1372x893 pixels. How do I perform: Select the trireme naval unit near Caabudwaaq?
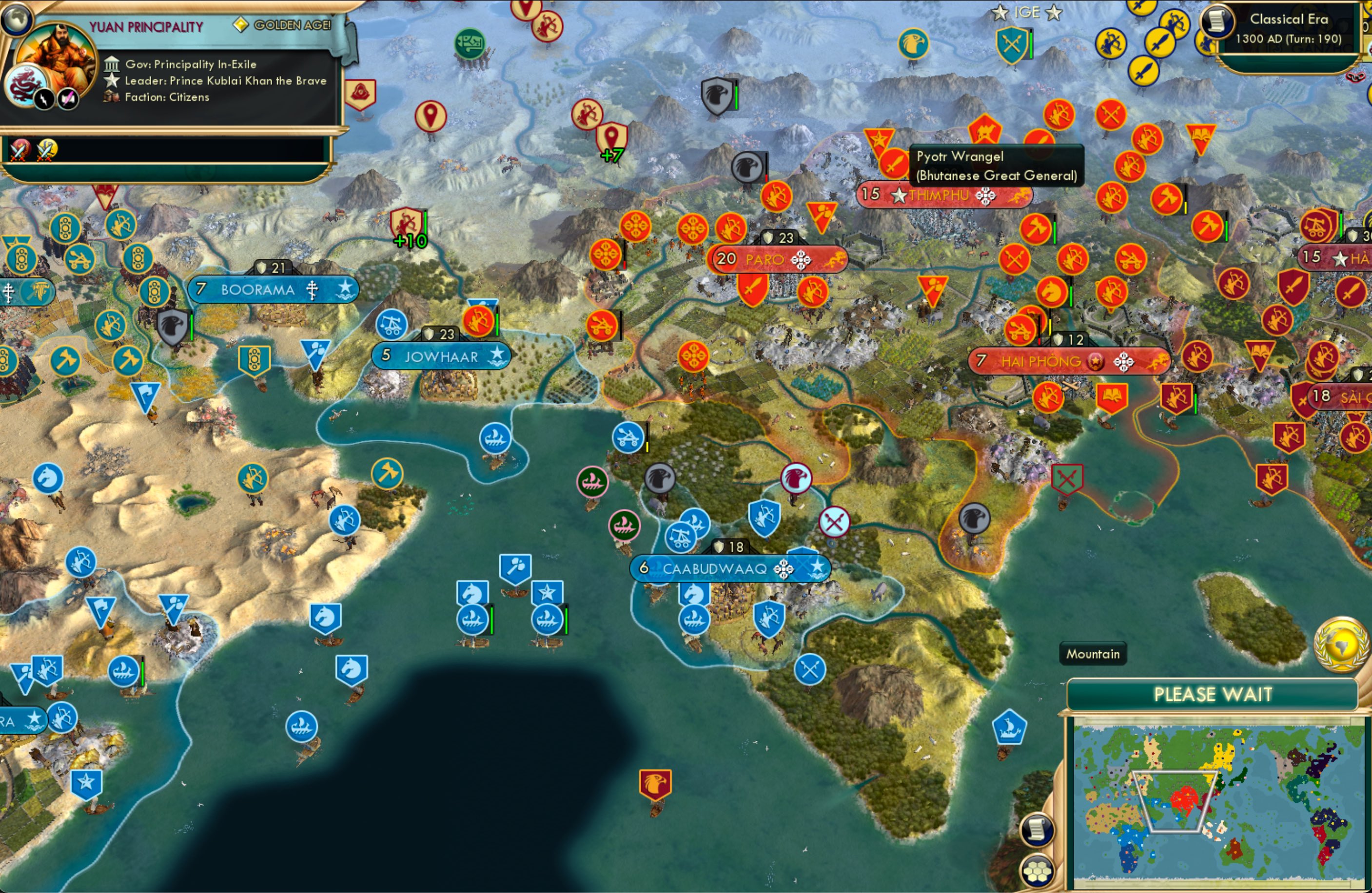pyautogui.click(x=695, y=620)
